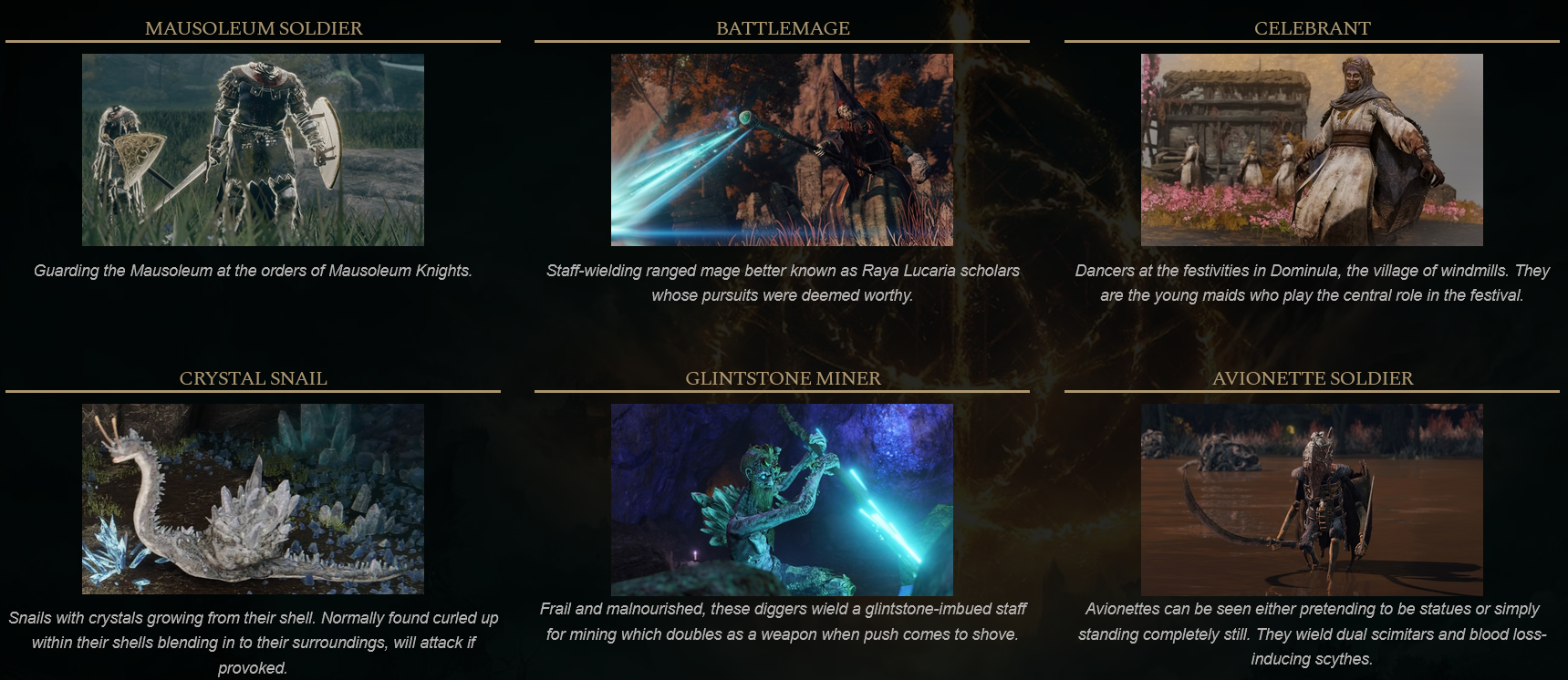Open the Battlemage title link
Viewport: 1568px width, 680px height.
point(783,28)
